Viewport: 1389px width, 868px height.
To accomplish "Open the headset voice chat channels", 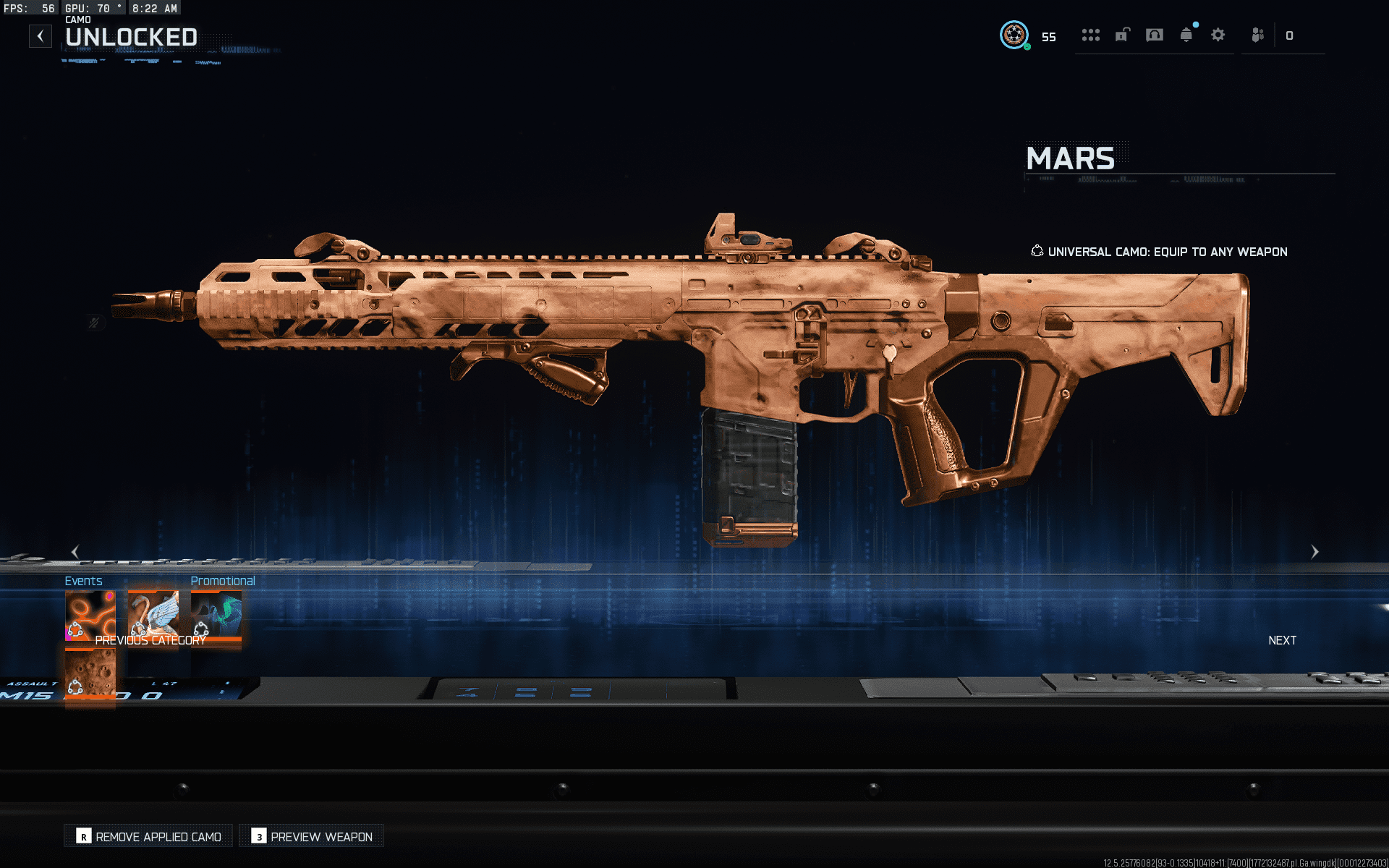I will [1155, 35].
